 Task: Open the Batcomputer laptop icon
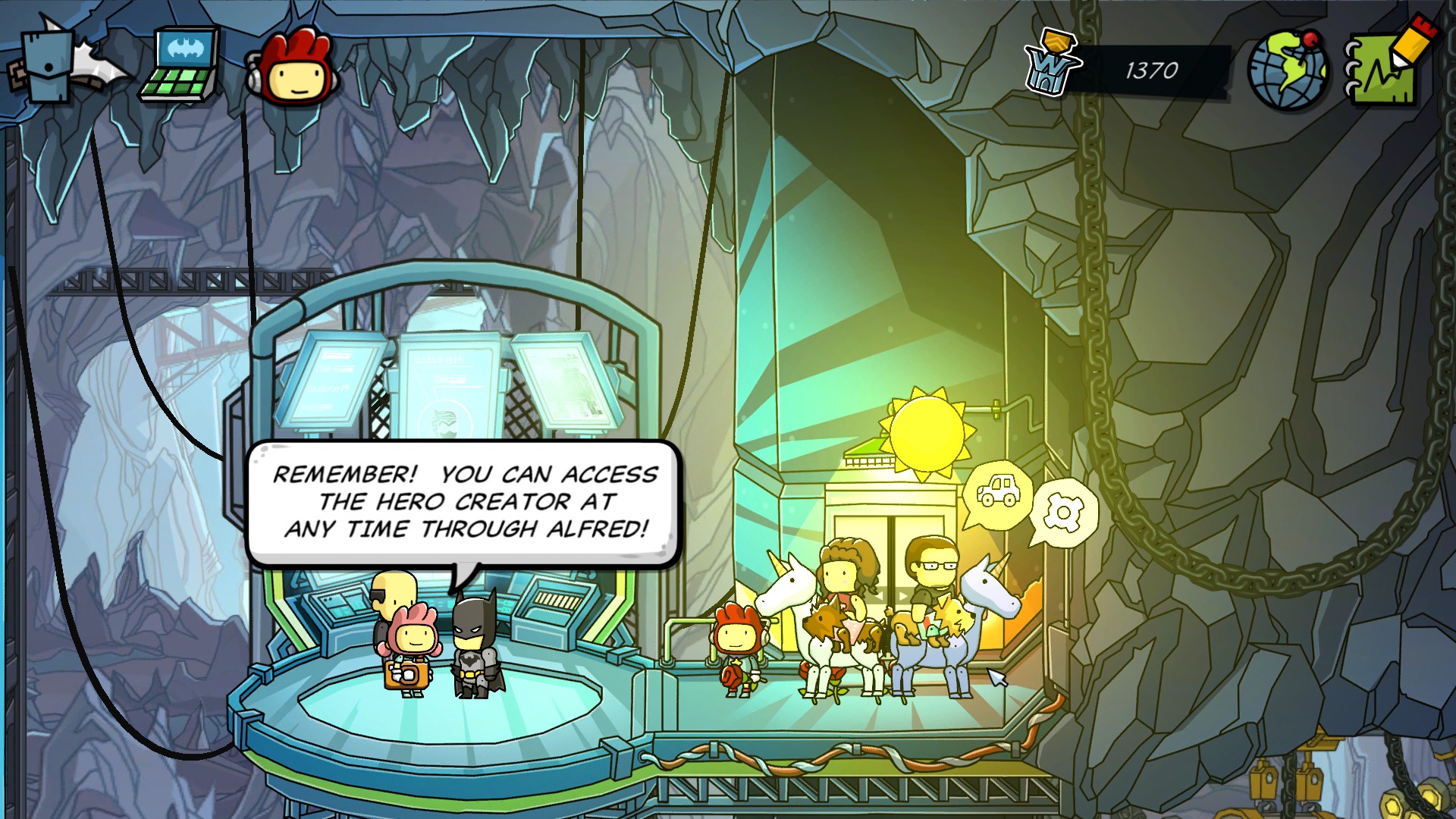(x=180, y=64)
